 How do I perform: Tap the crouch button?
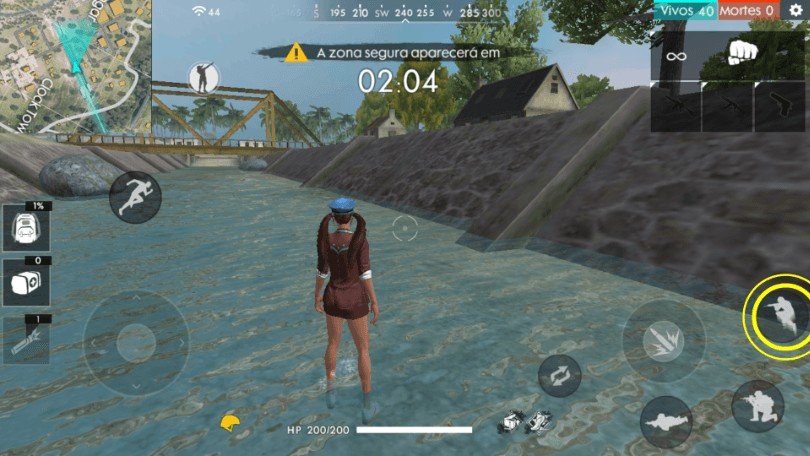click(757, 405)
